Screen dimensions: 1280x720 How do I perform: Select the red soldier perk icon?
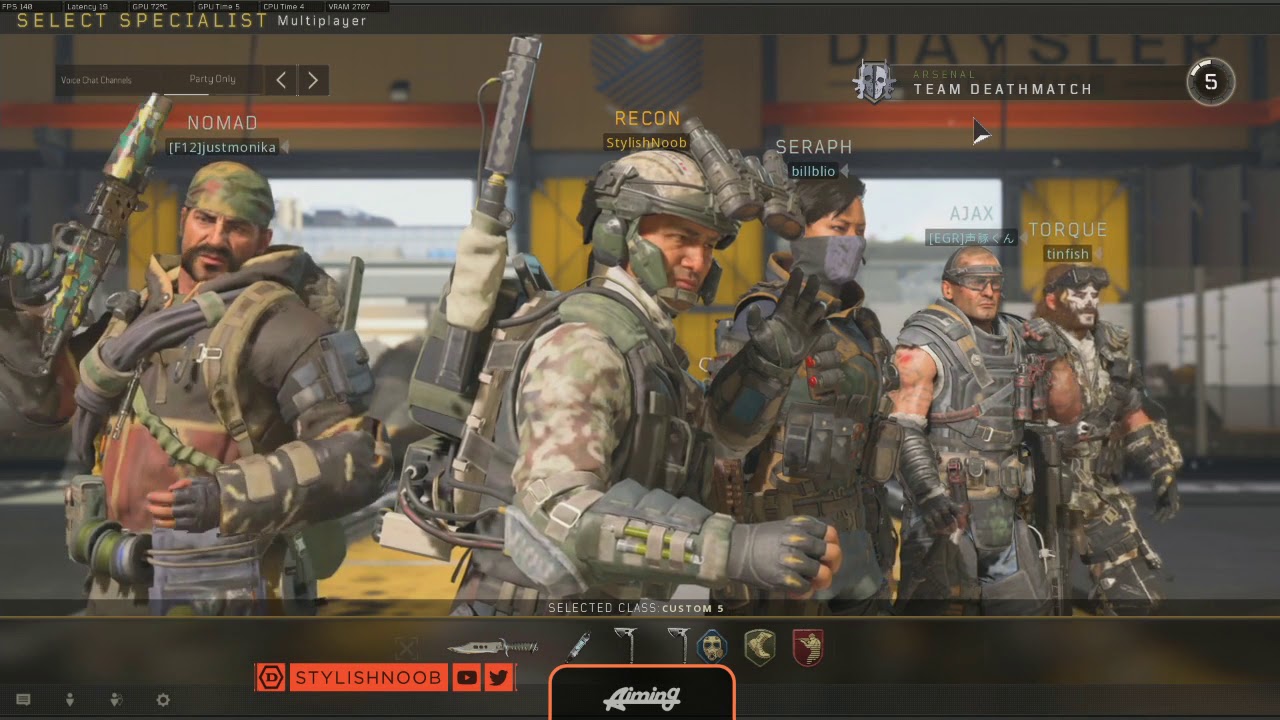coord(807,647)
